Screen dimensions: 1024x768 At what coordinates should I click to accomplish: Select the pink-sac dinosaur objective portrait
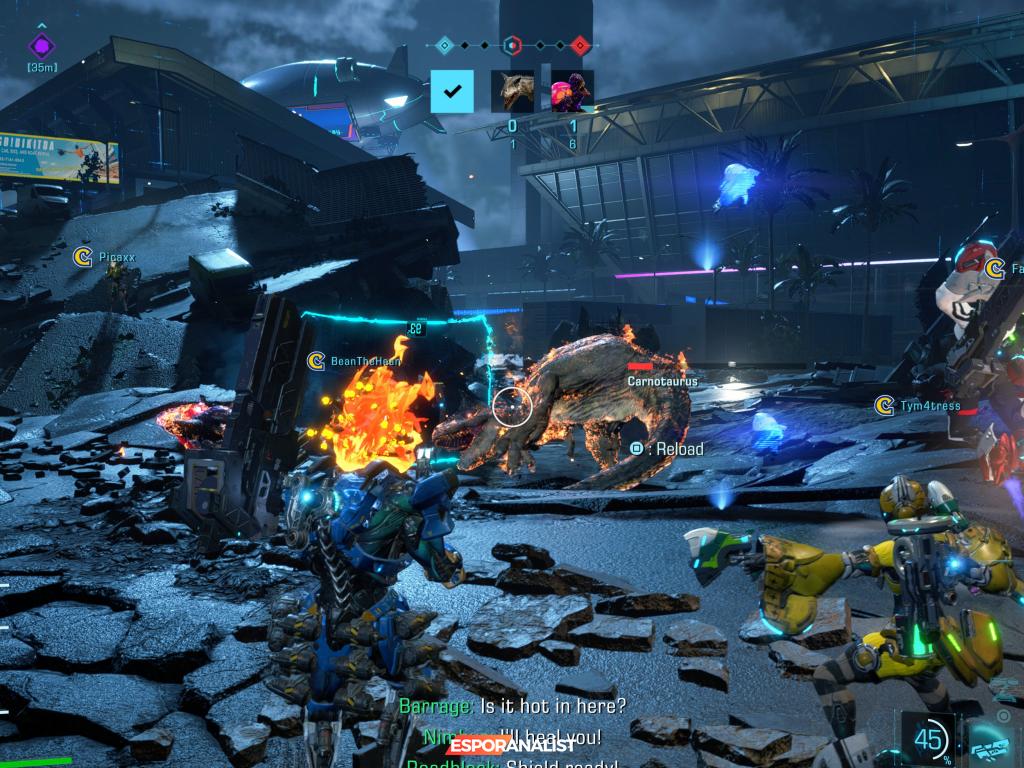click(x=572, y=91)
